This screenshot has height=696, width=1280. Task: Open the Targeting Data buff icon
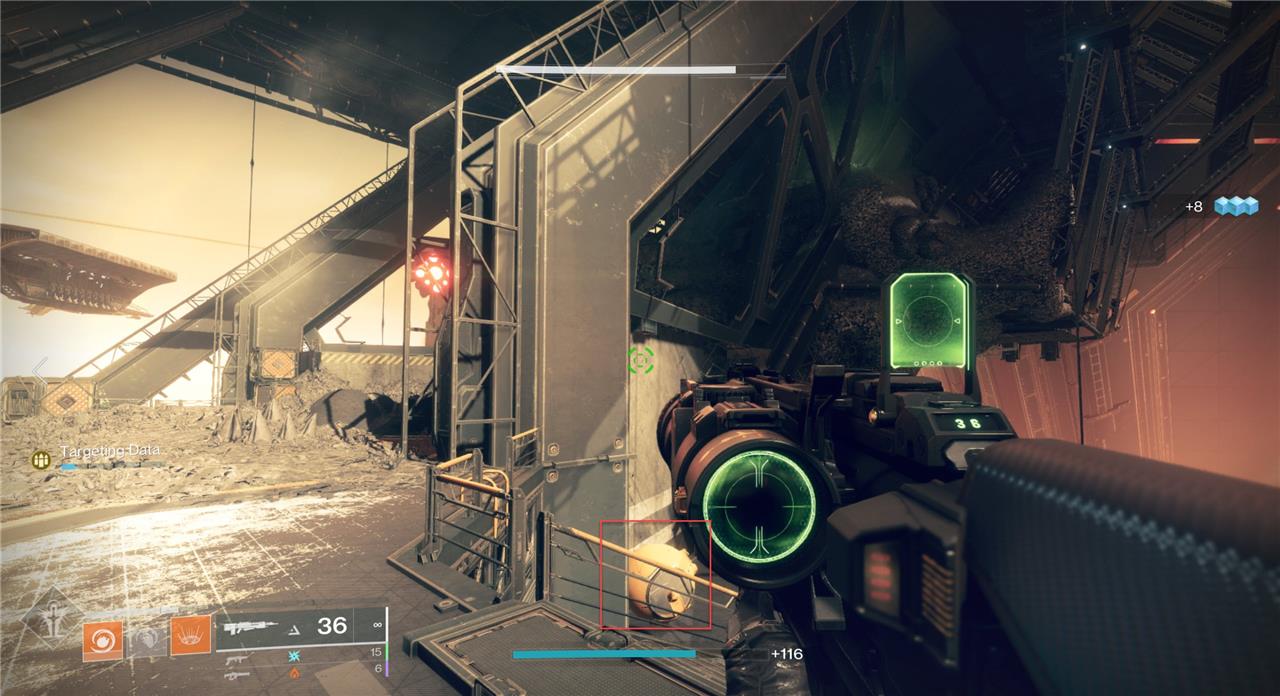41,460
